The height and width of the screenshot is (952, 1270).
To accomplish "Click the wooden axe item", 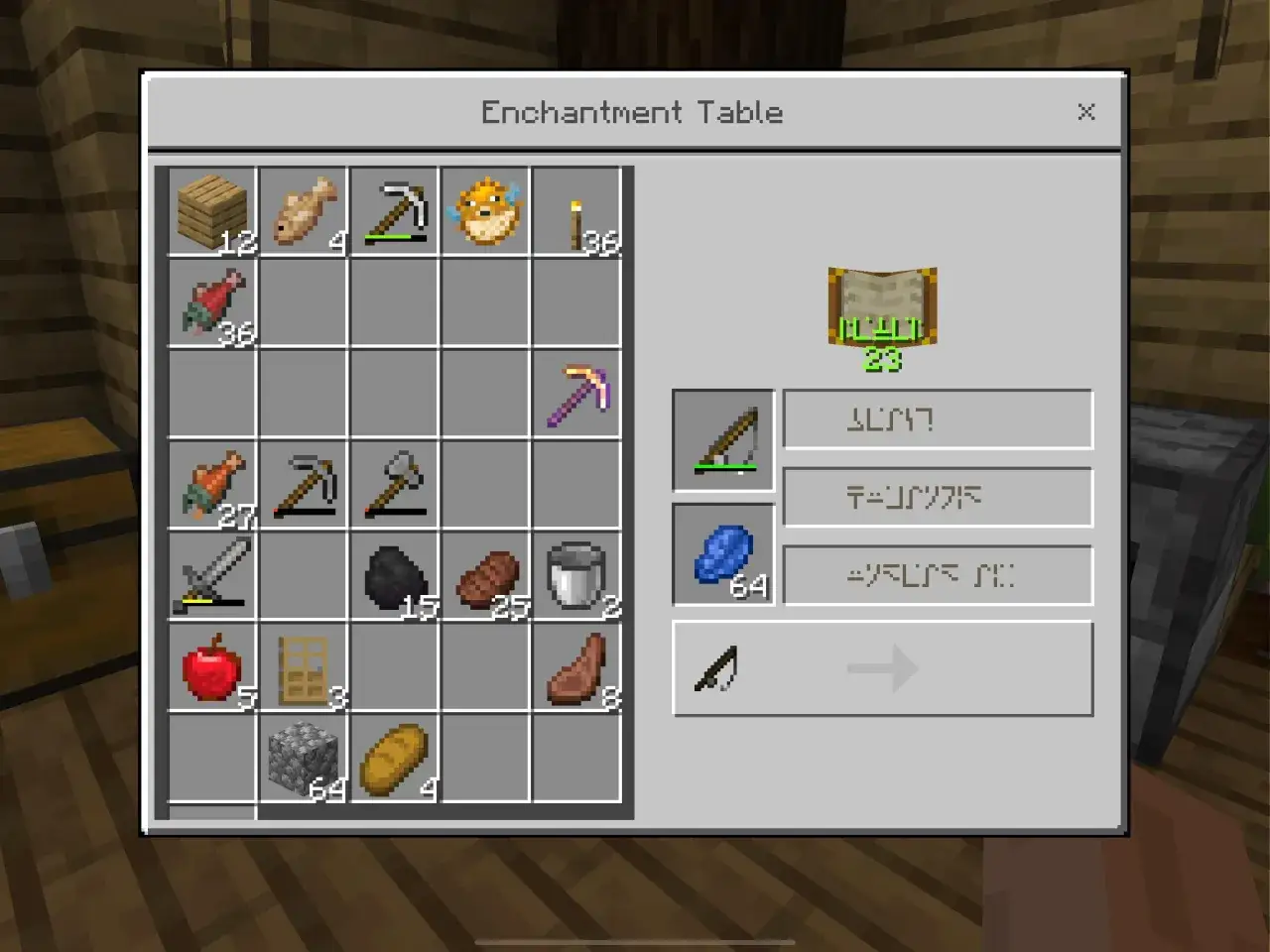I will pos(395,484).
